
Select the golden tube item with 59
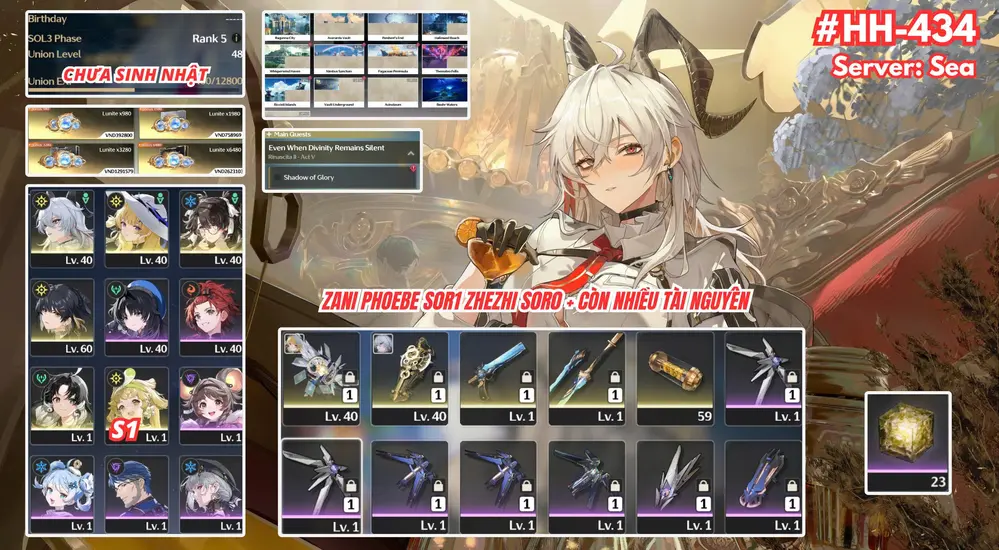(x=674, y=372)
